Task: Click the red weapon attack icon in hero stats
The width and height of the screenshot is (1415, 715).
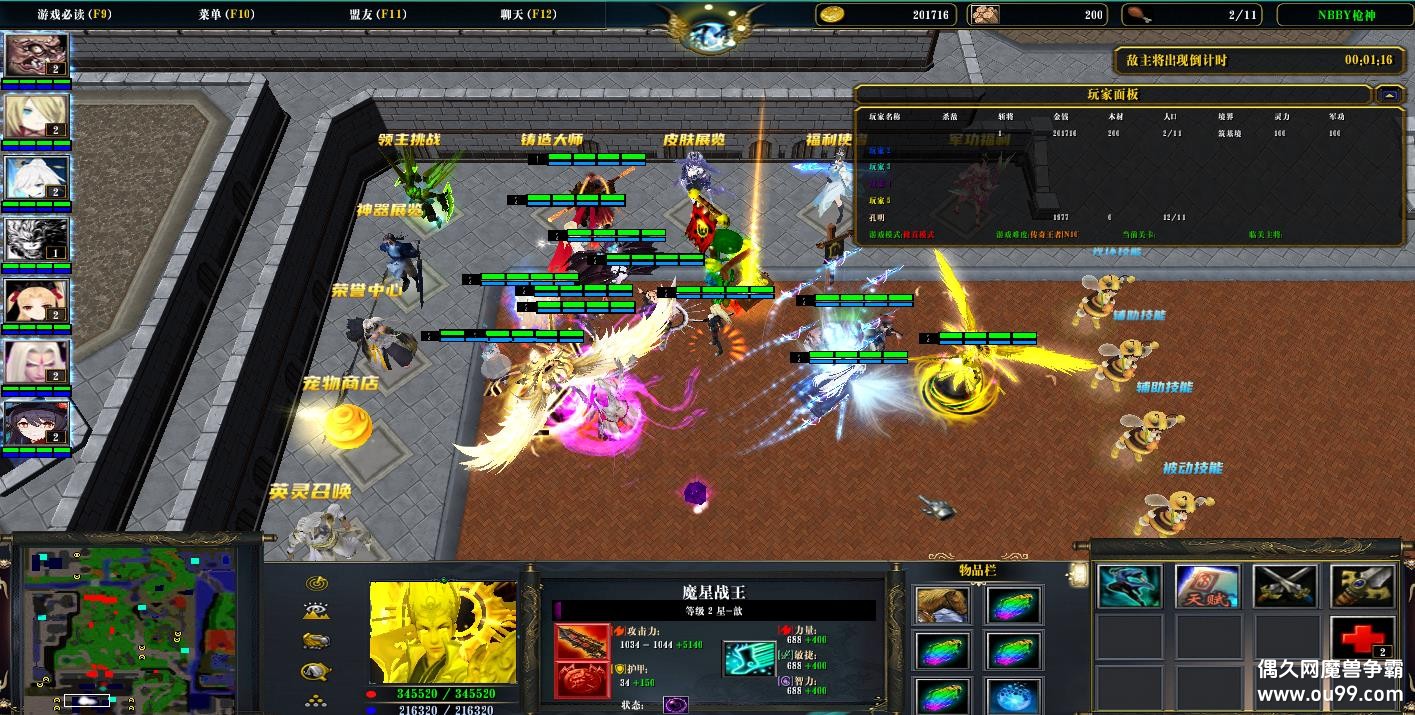Action: 581,642
